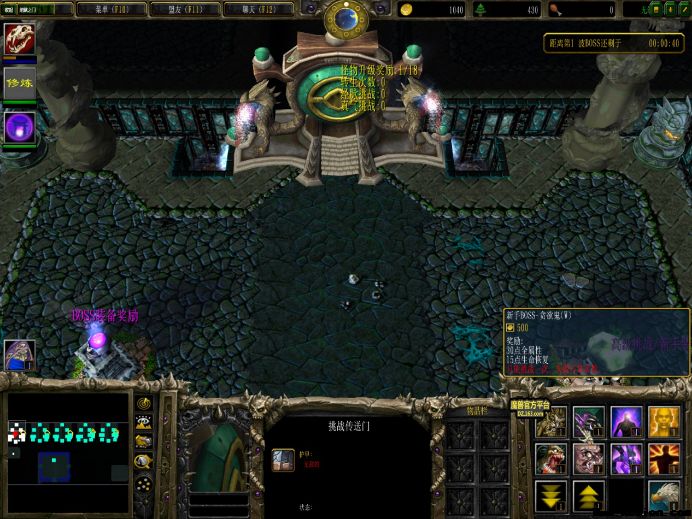
Task: Click the green portal unit portrait
Action: 215,455
